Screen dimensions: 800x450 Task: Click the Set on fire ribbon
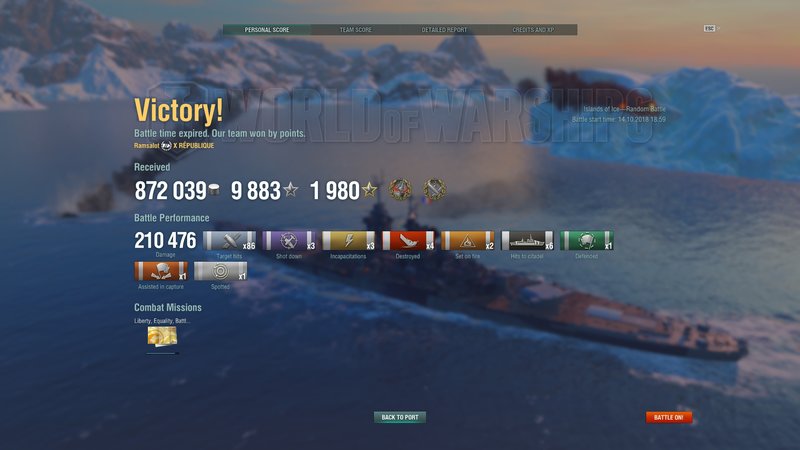pyautogui.click(x=468, y=241)
